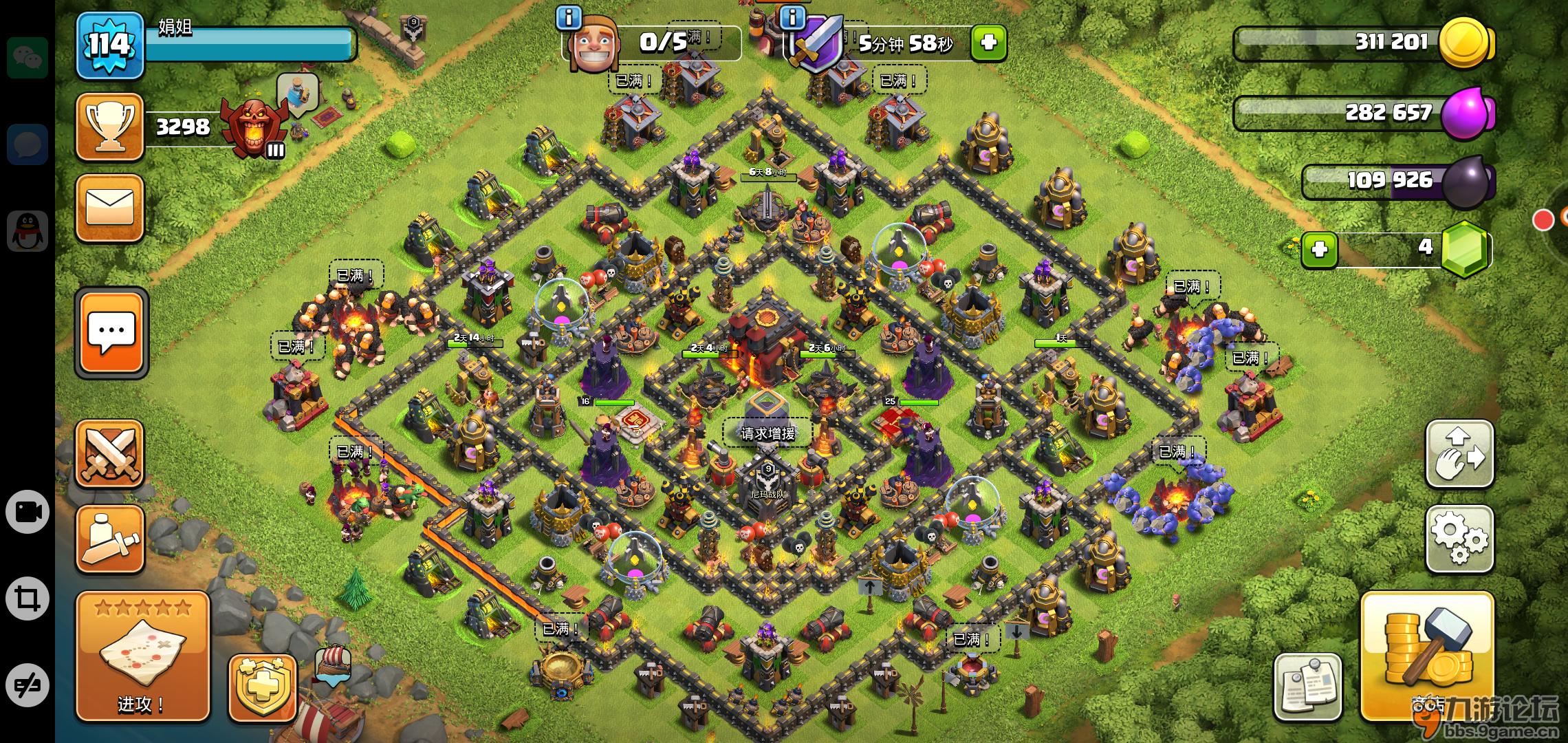Open the chat speech bubble panel

click(x=111, y=332)
